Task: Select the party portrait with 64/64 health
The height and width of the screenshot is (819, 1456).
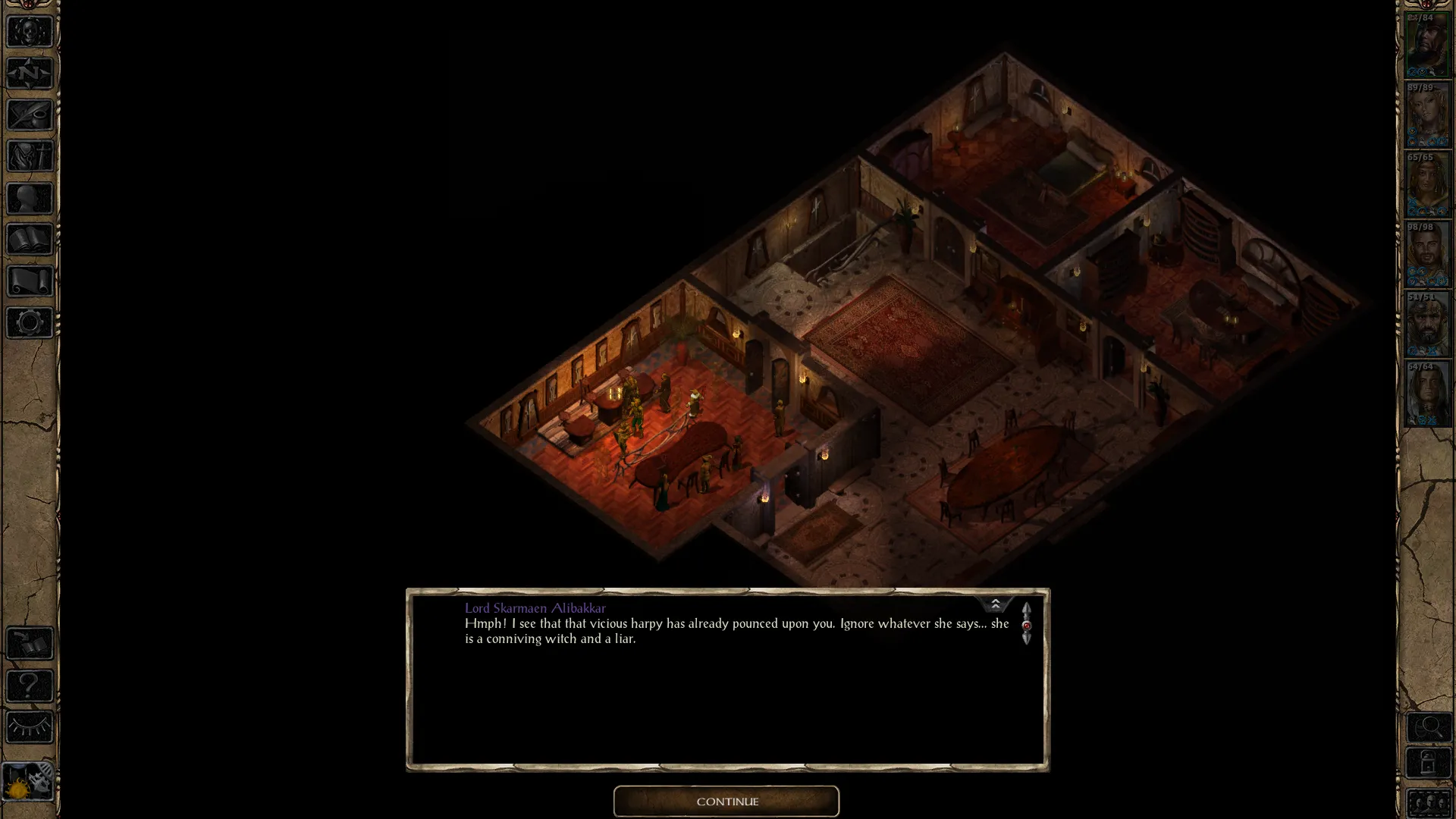Action: 1427,394
